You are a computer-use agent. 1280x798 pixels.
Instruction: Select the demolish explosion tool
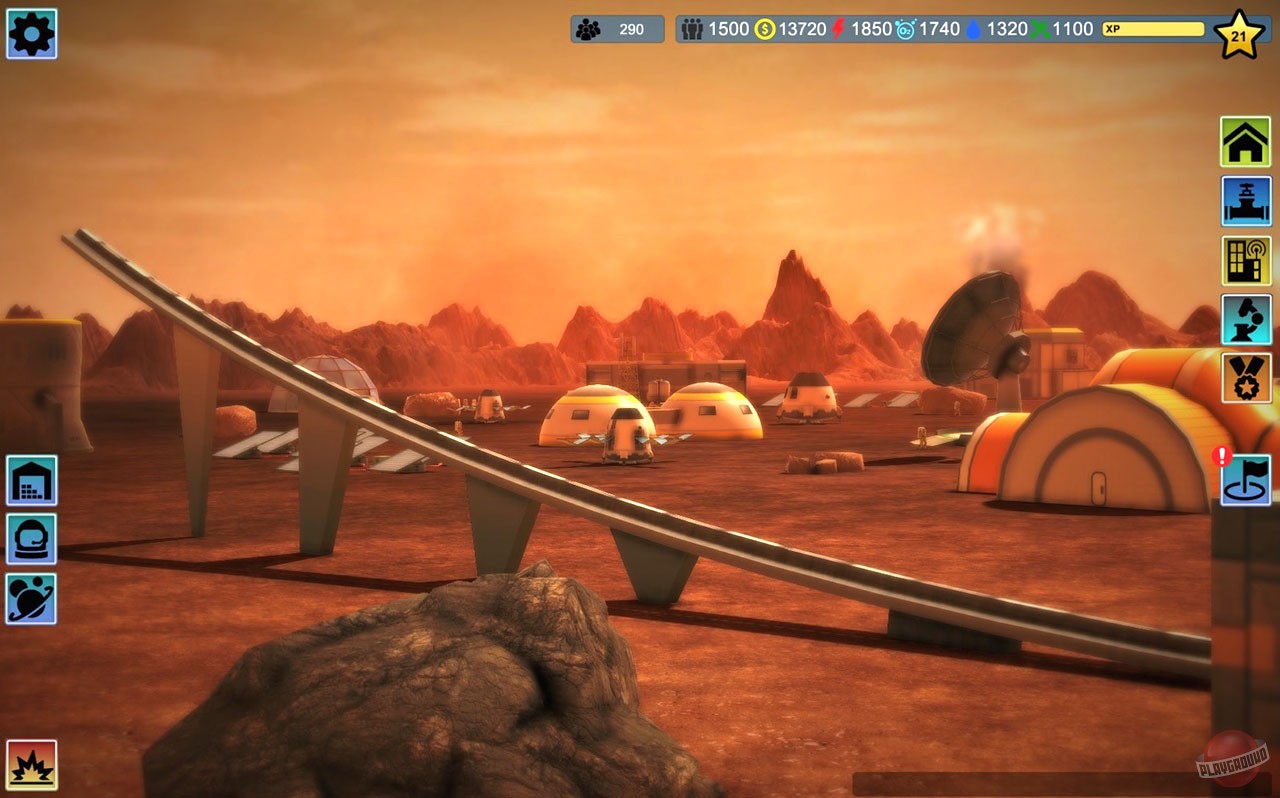click(x=31, y=765)
